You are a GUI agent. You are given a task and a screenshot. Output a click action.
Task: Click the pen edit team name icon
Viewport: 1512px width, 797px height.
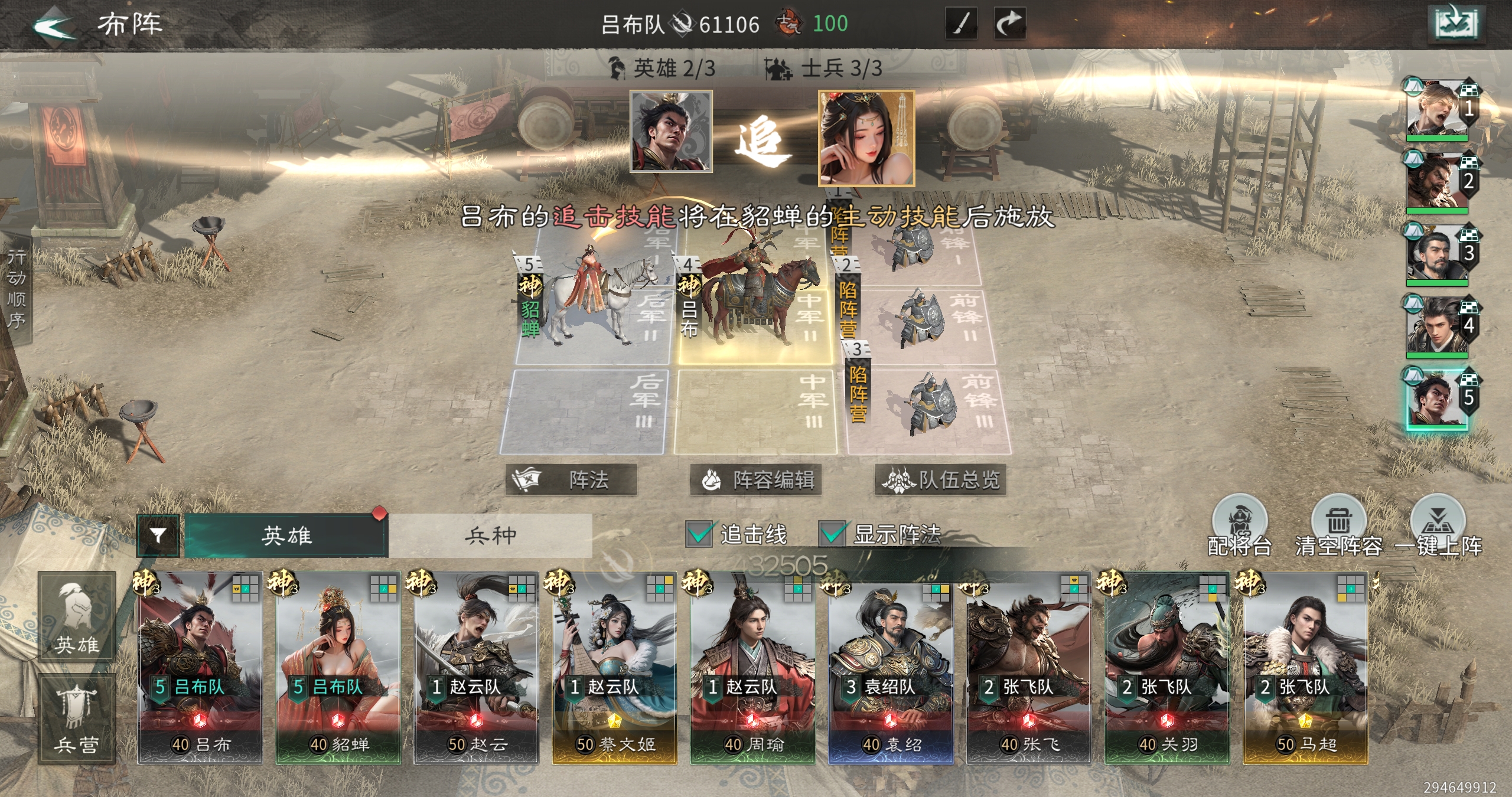(961, 24)
